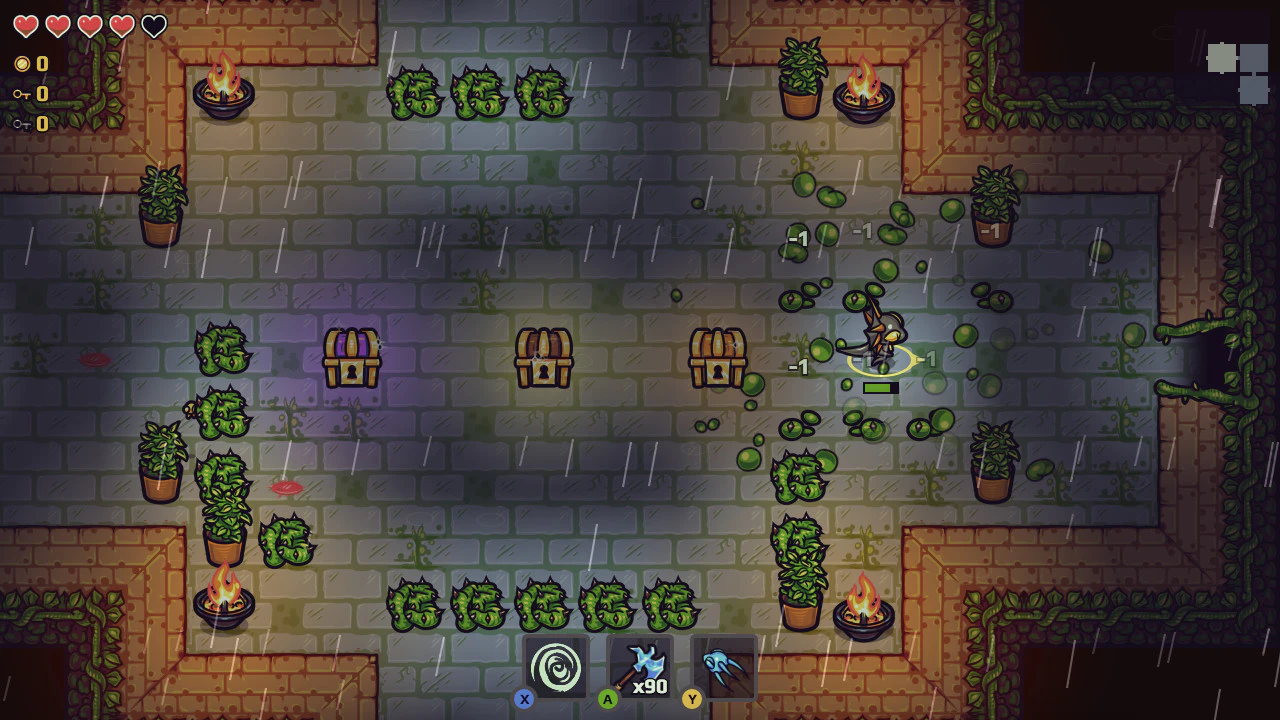Screen dimensions: 1280x720
Task: Click the green A button badge
Action: (608, 699)
